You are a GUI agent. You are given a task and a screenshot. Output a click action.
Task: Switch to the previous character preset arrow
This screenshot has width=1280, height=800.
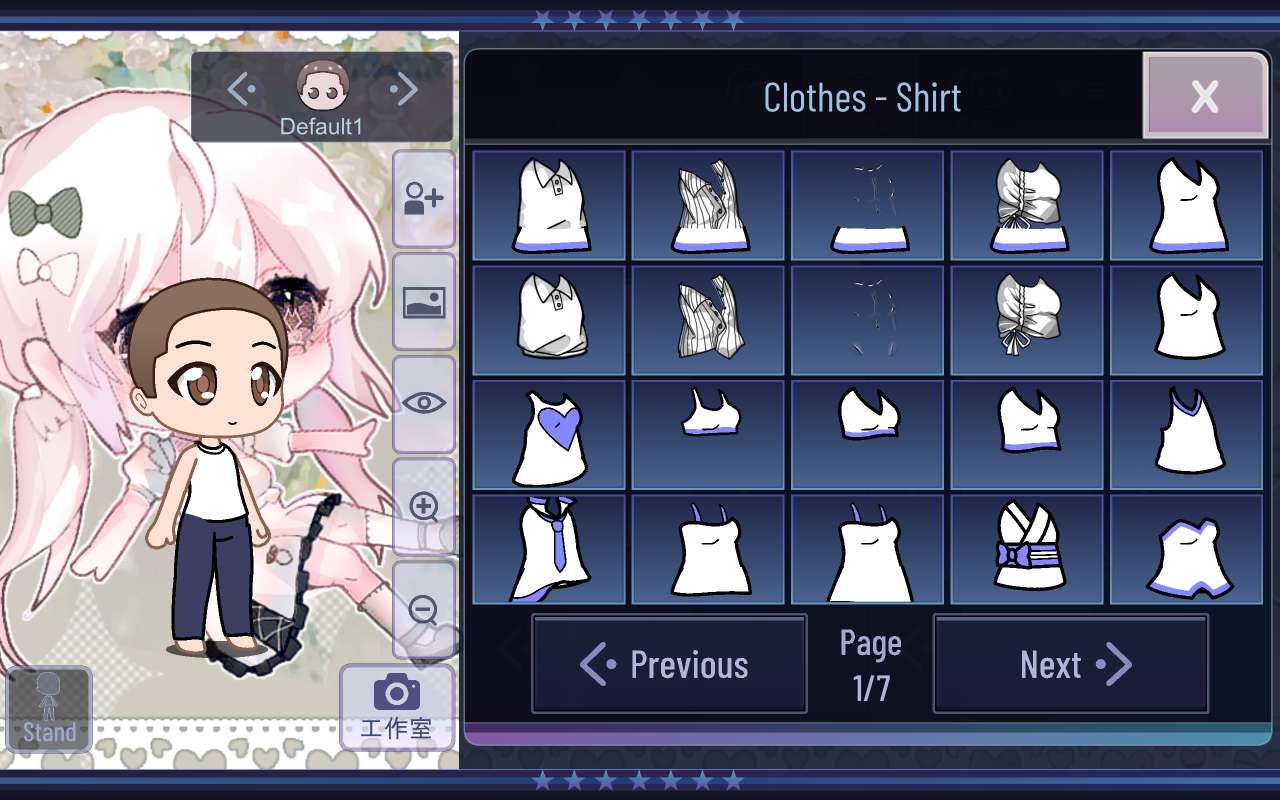[240, 90]
